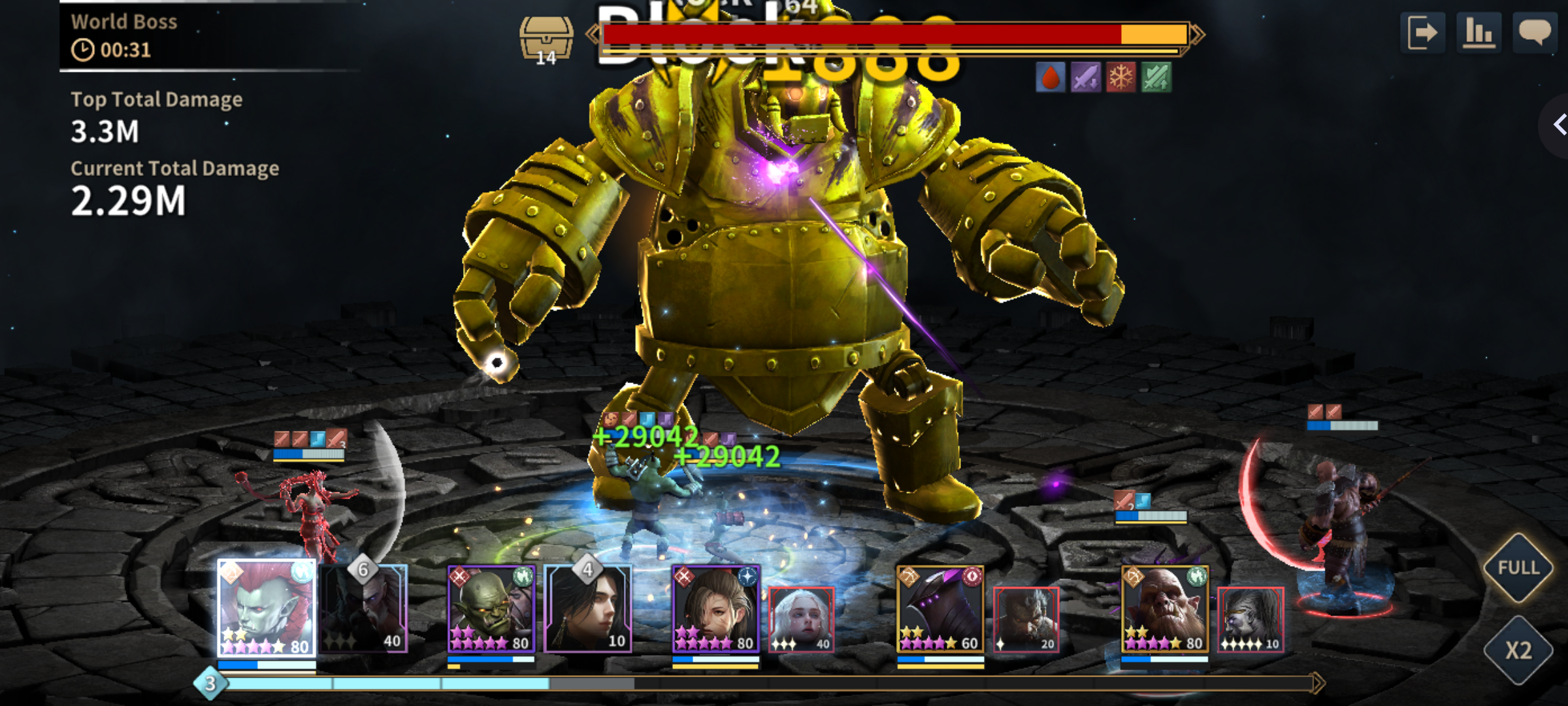Exit the battle via the exit icon
Screen dimensions: 1568x706
(1422, 33)
